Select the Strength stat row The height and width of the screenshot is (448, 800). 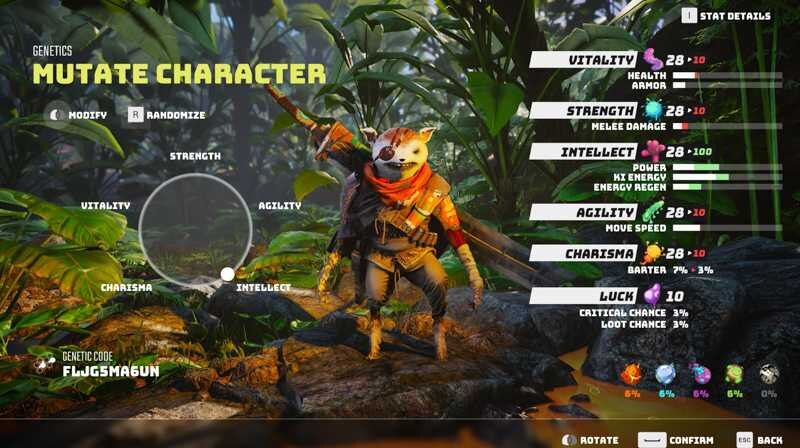point(603,110)
